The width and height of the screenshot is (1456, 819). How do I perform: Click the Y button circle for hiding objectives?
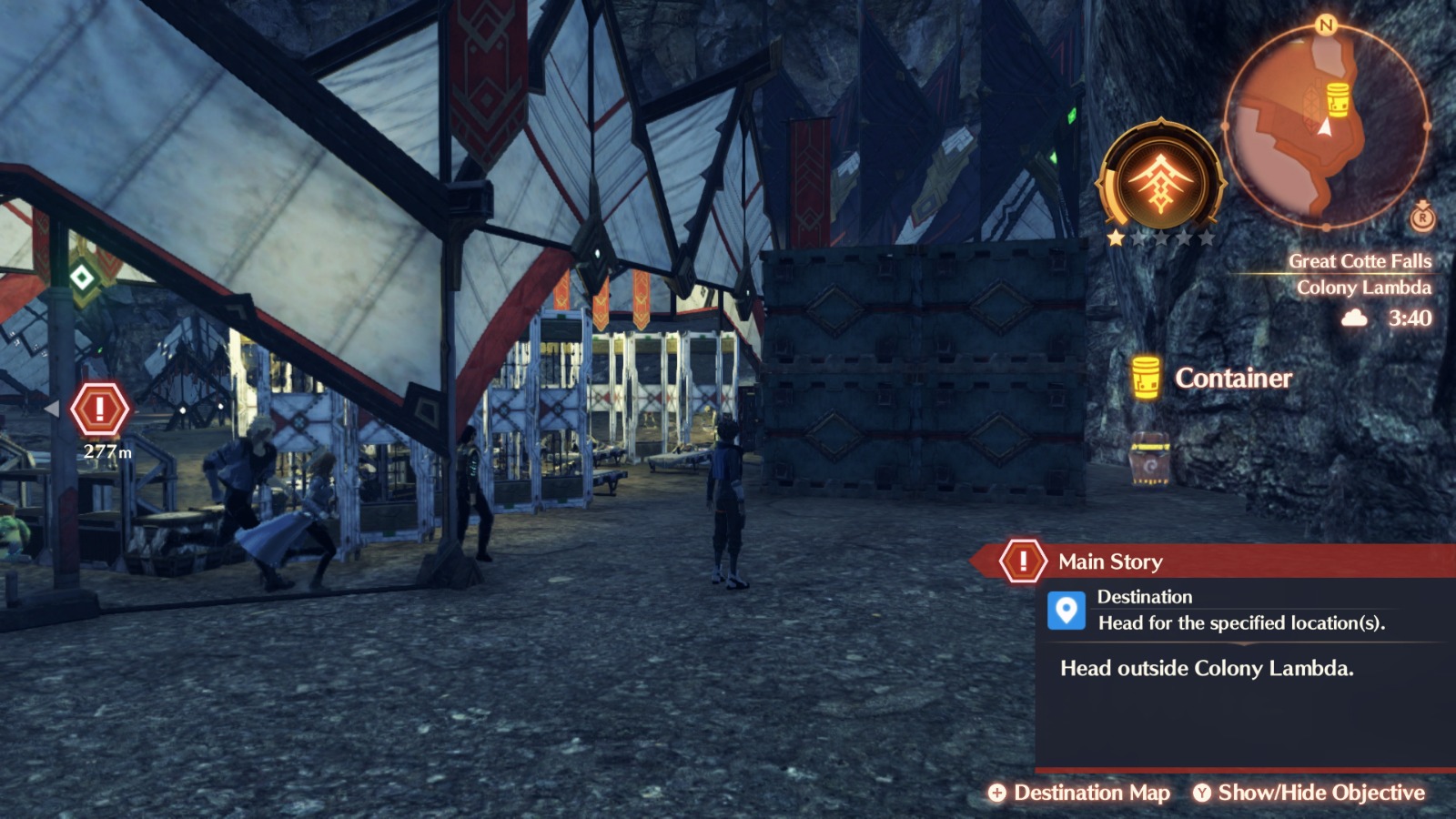[x=1203, y=793]
